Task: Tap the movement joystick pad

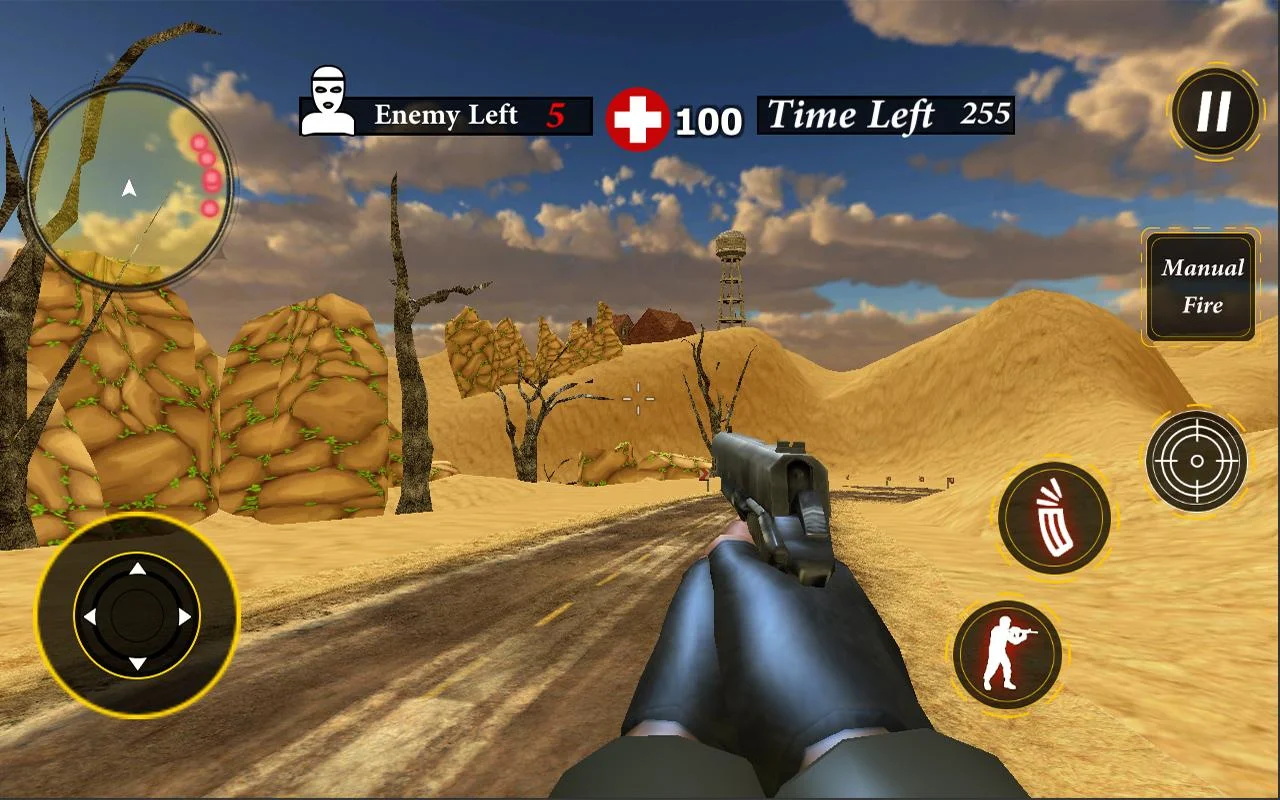Action: point(137,616)
